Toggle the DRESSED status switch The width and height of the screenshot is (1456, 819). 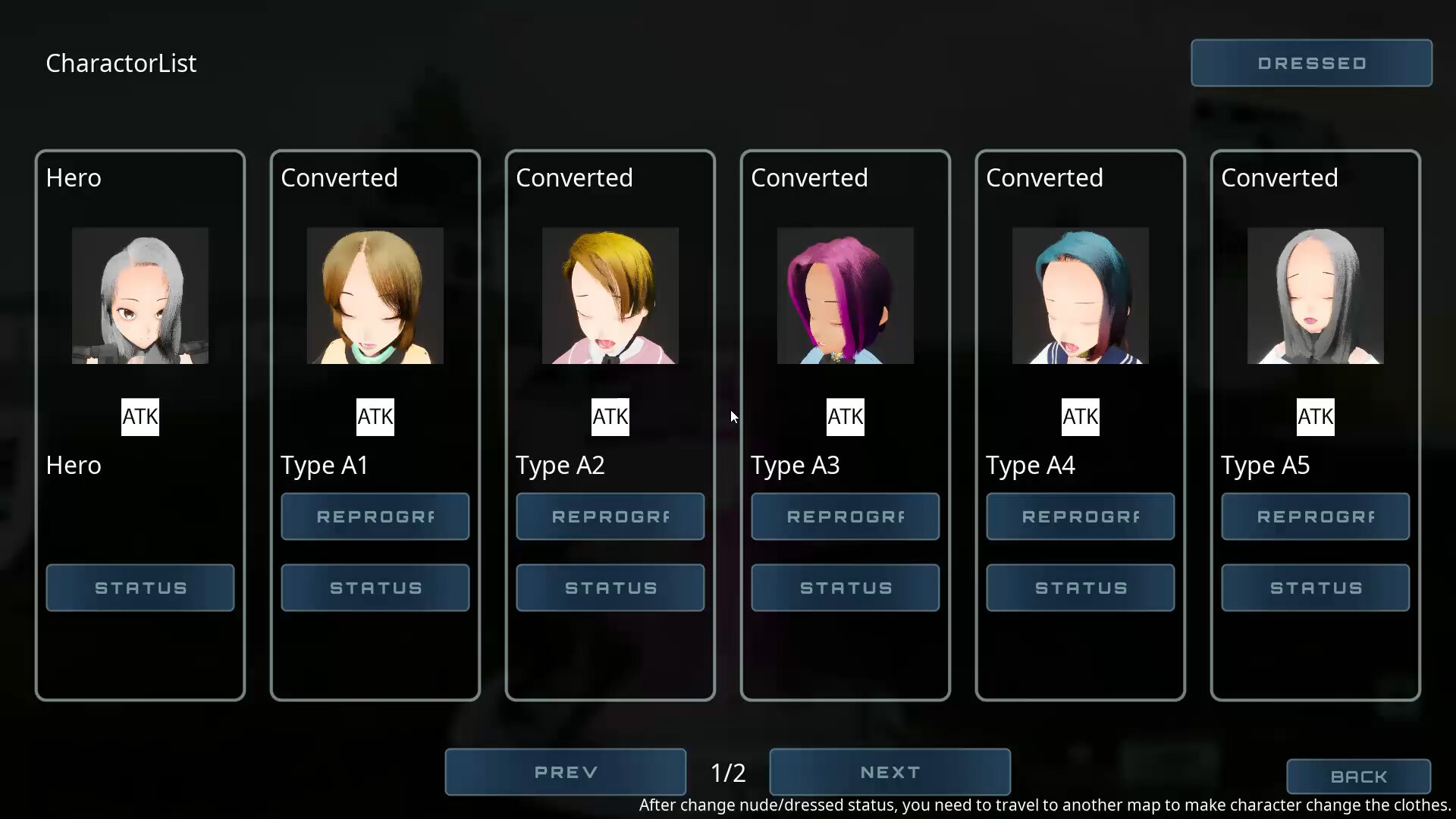pos(1310,62)
